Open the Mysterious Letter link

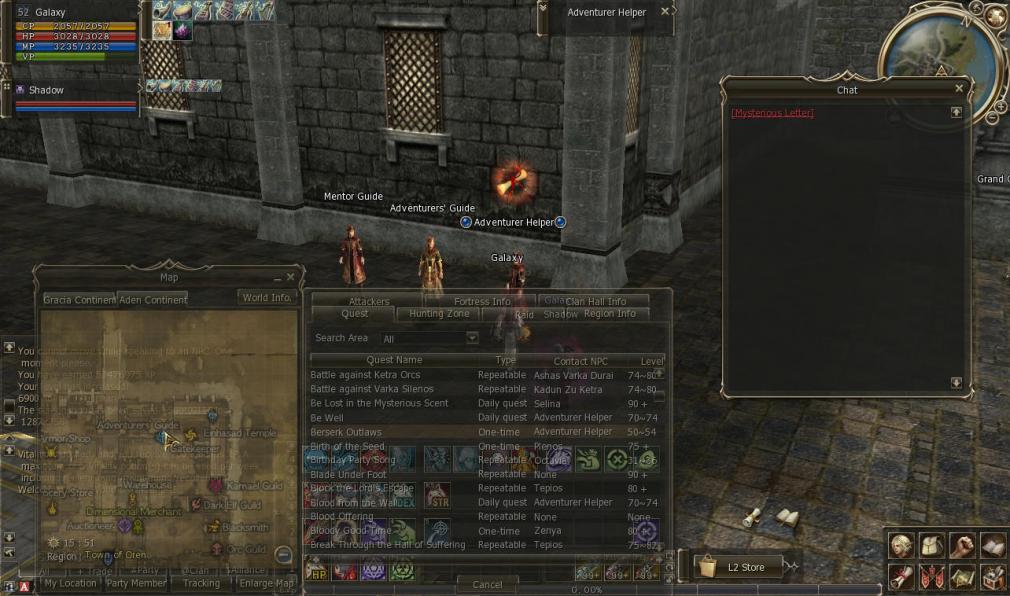(772, 113)
